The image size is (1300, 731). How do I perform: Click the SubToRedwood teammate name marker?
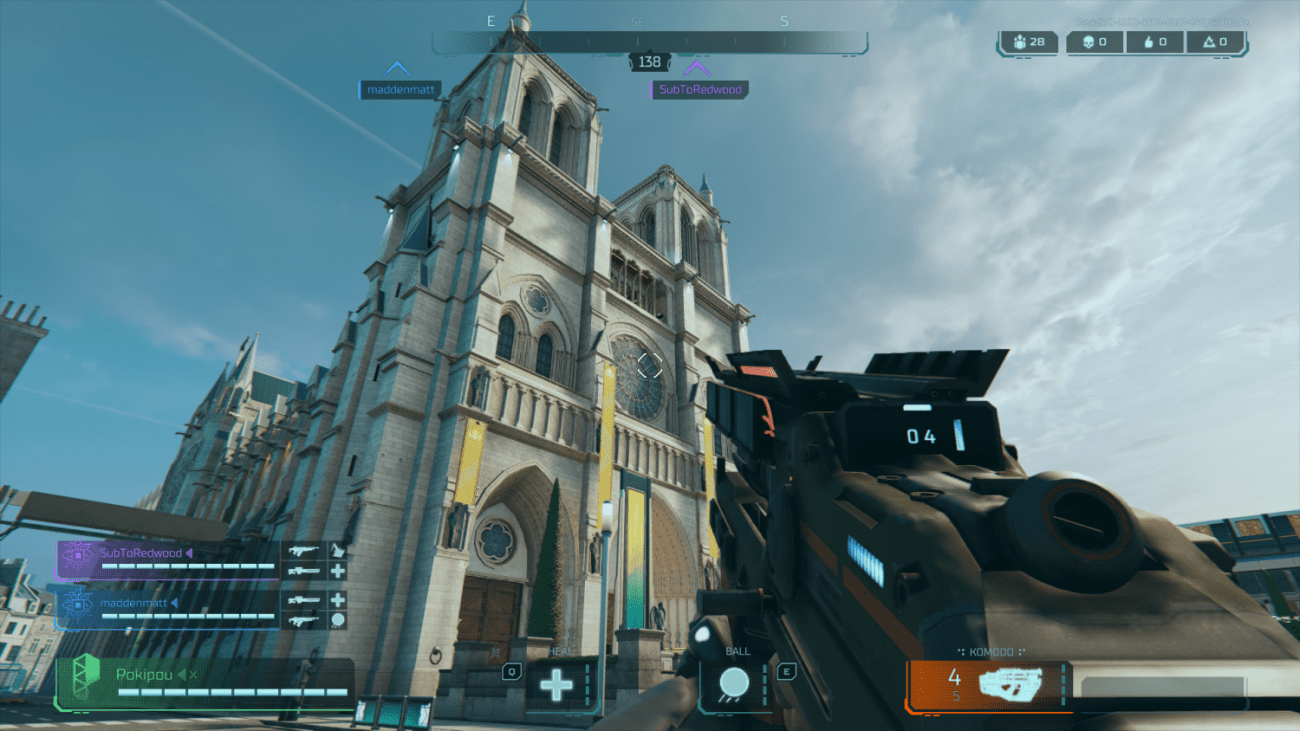(x=700, y=89)
